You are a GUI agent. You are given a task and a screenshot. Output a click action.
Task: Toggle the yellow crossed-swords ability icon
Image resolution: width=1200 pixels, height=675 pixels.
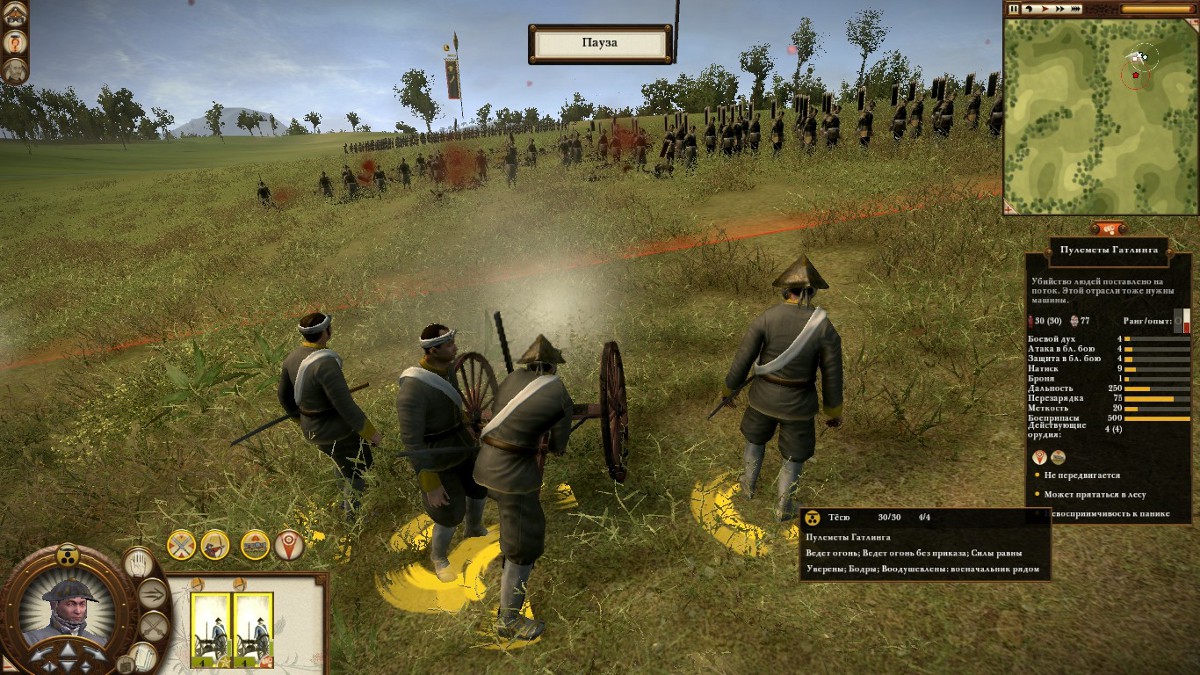(x=181, y=544)
